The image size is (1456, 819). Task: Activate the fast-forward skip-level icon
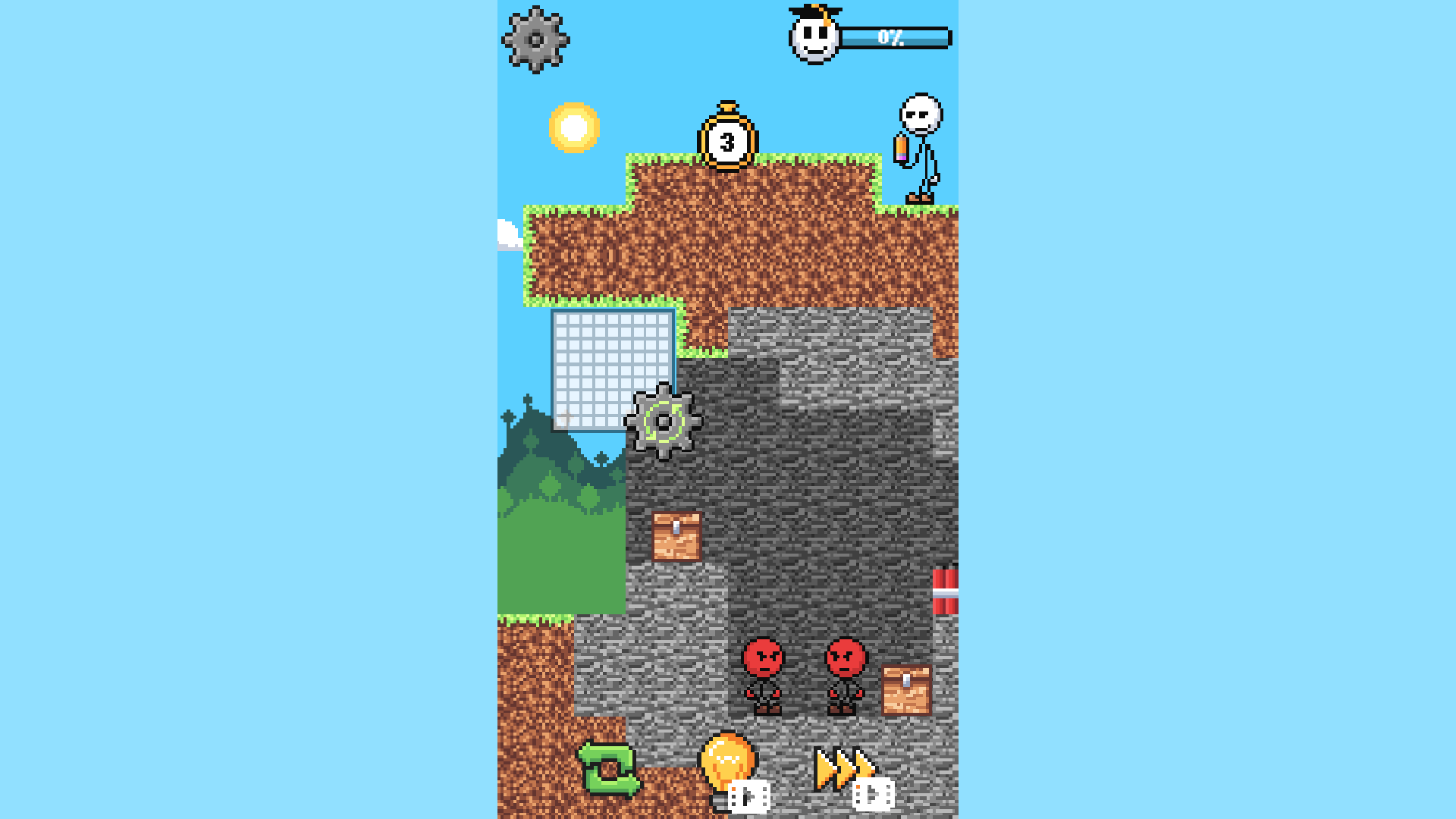(842, 768)
